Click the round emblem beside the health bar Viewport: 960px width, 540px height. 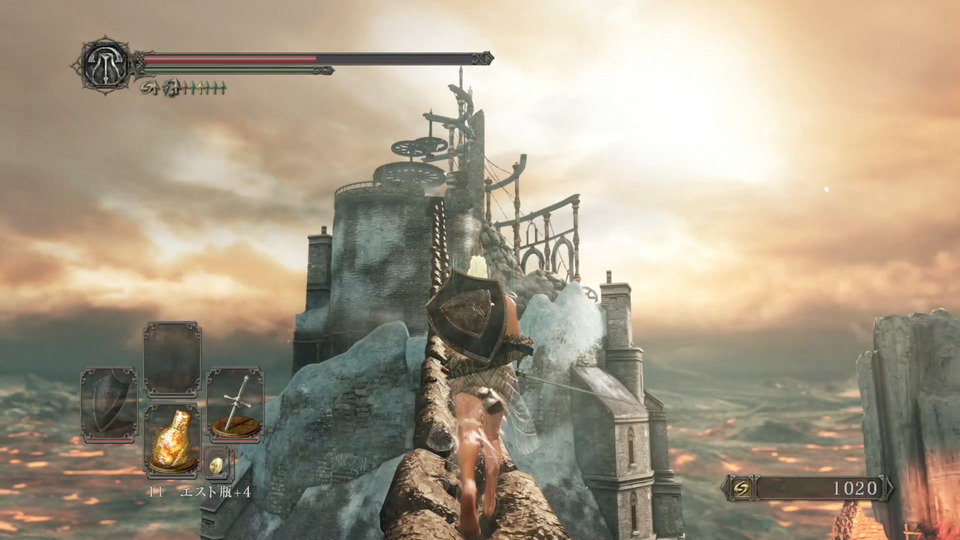[103, 66]
